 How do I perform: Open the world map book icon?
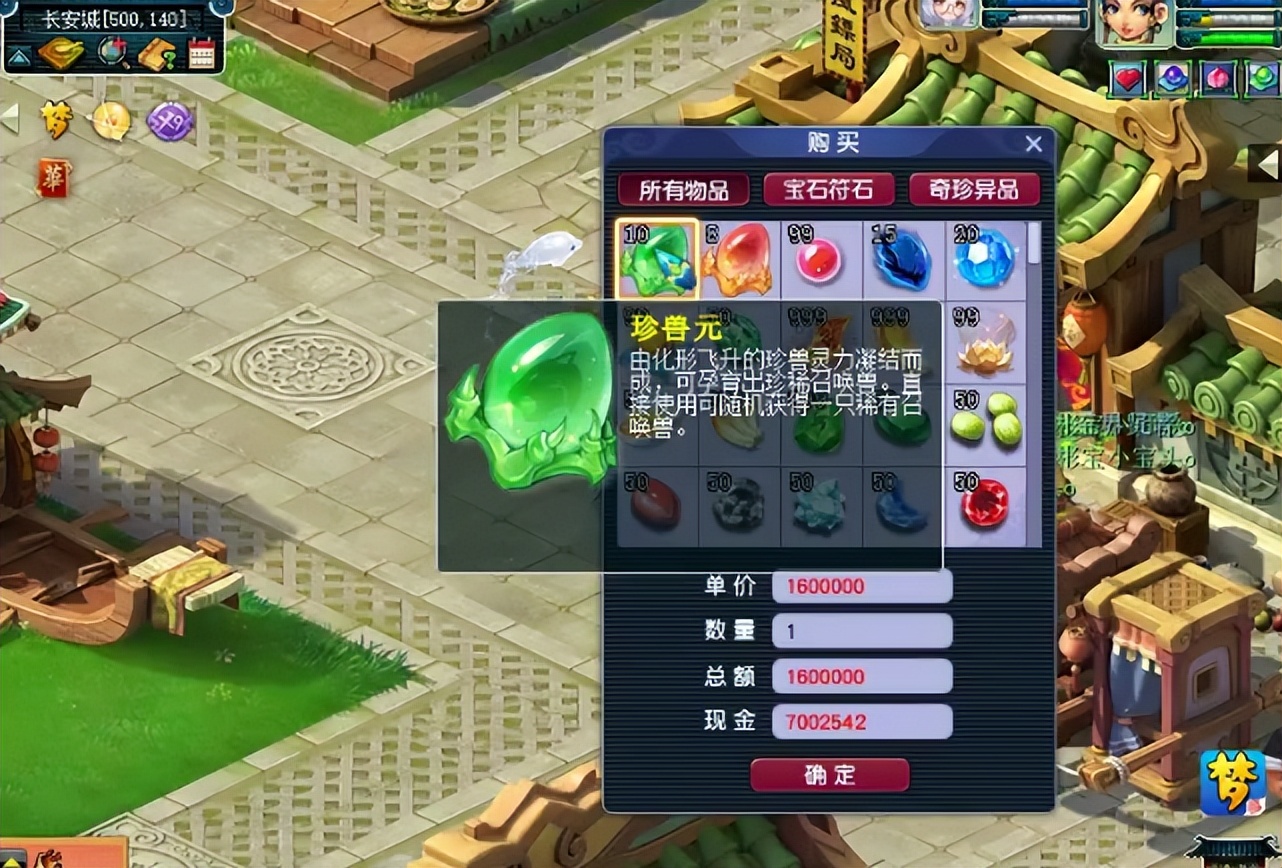[x=61, y=52]
